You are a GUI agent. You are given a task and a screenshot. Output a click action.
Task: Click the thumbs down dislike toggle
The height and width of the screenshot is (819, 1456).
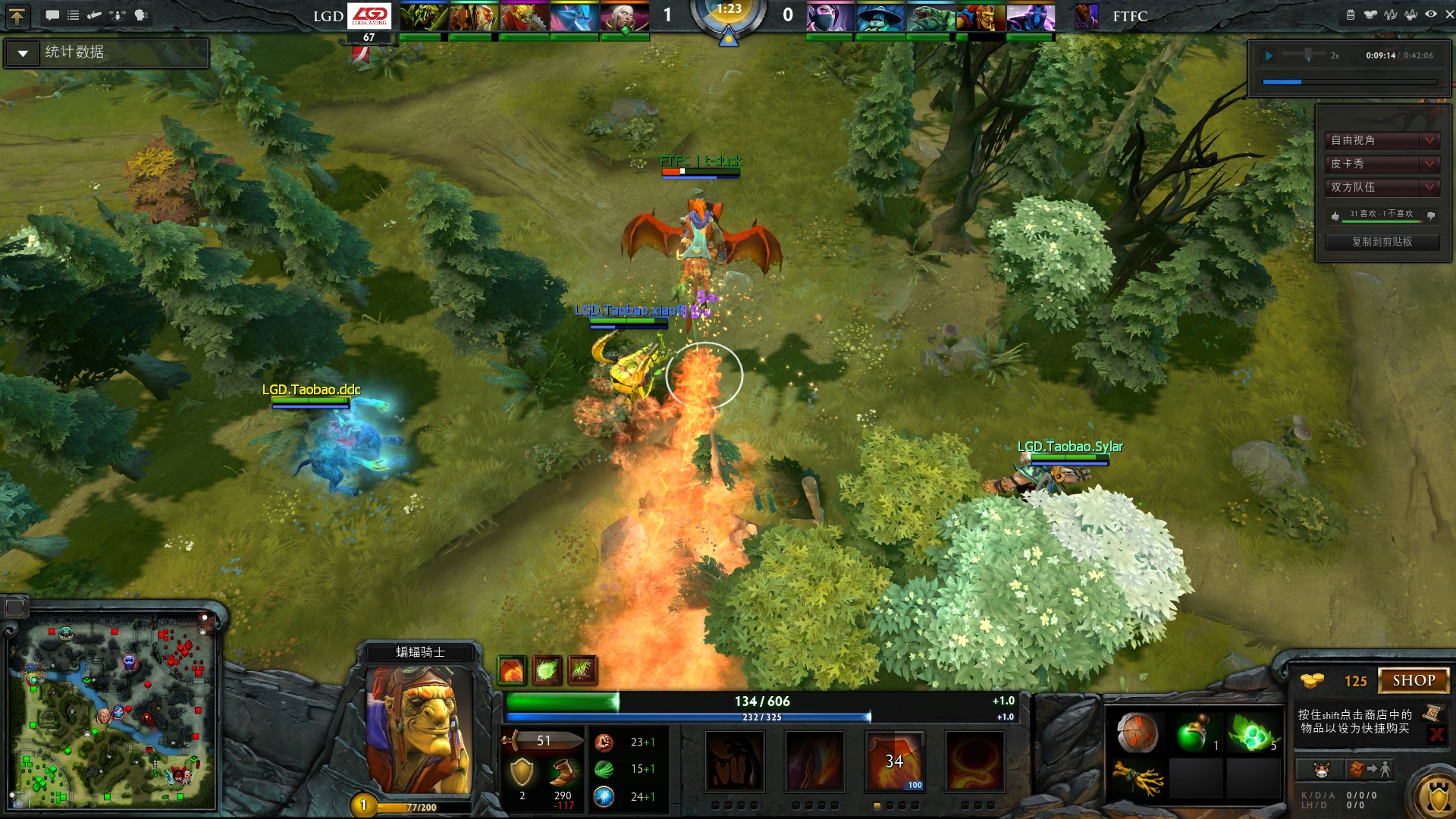coord(1430,216)
